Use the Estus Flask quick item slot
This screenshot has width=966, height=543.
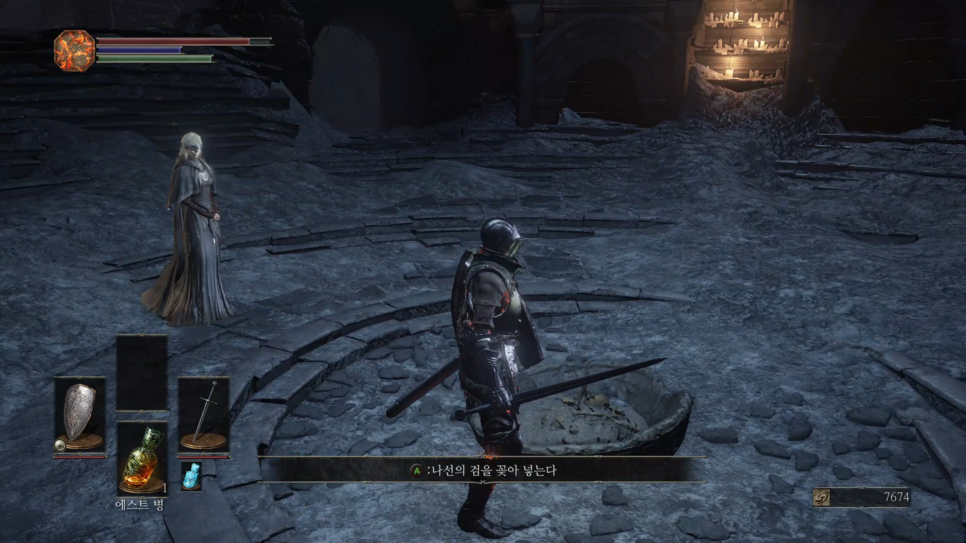(x=141, y=458)
